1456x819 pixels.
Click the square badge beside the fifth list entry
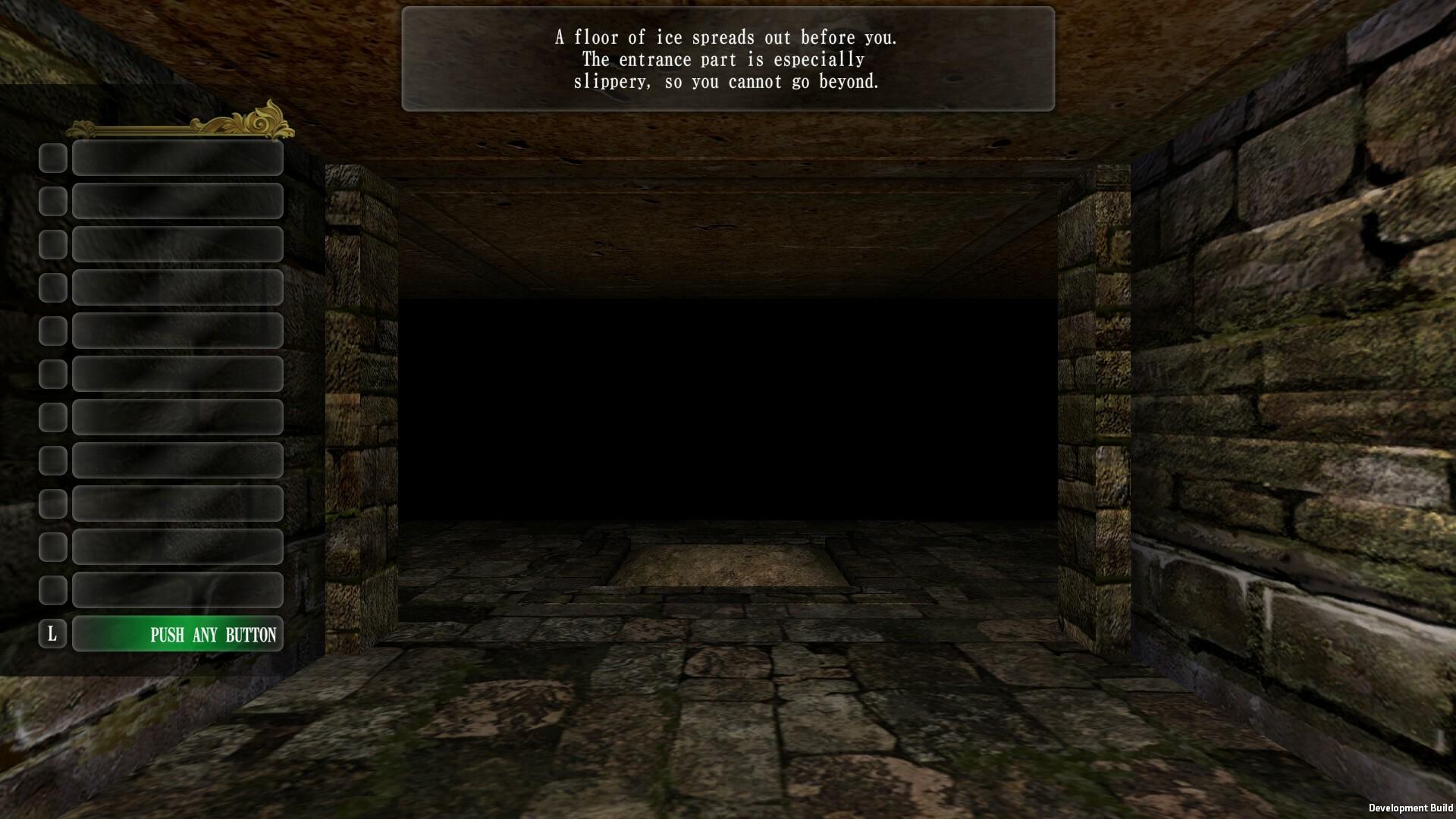click(x=52, y=330)
